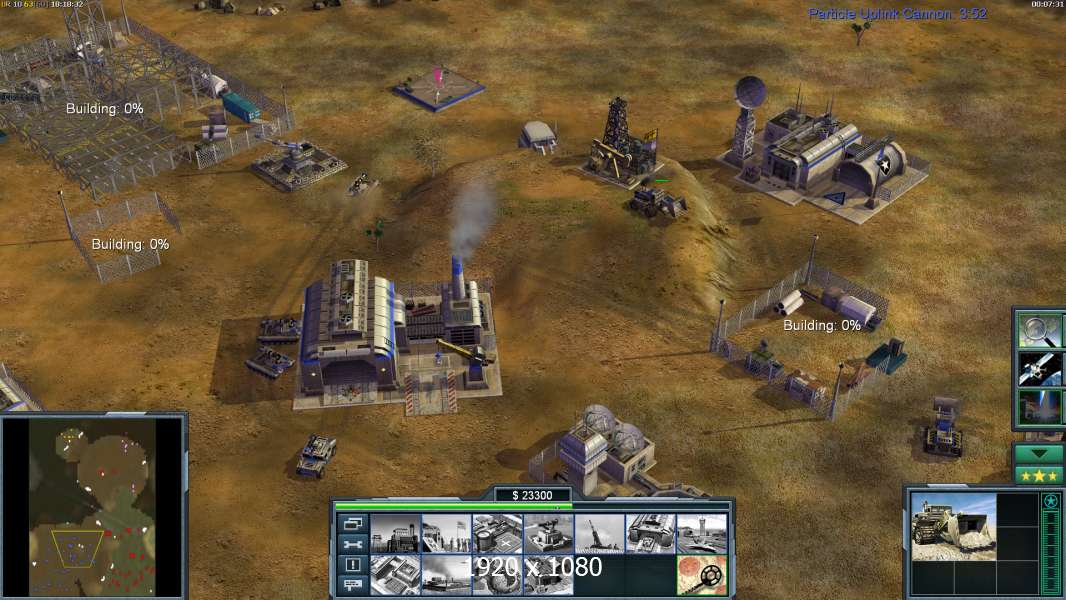Screen dimensions: 1066x600
Task: Select the power plant build icon
Action: [394, 534]
